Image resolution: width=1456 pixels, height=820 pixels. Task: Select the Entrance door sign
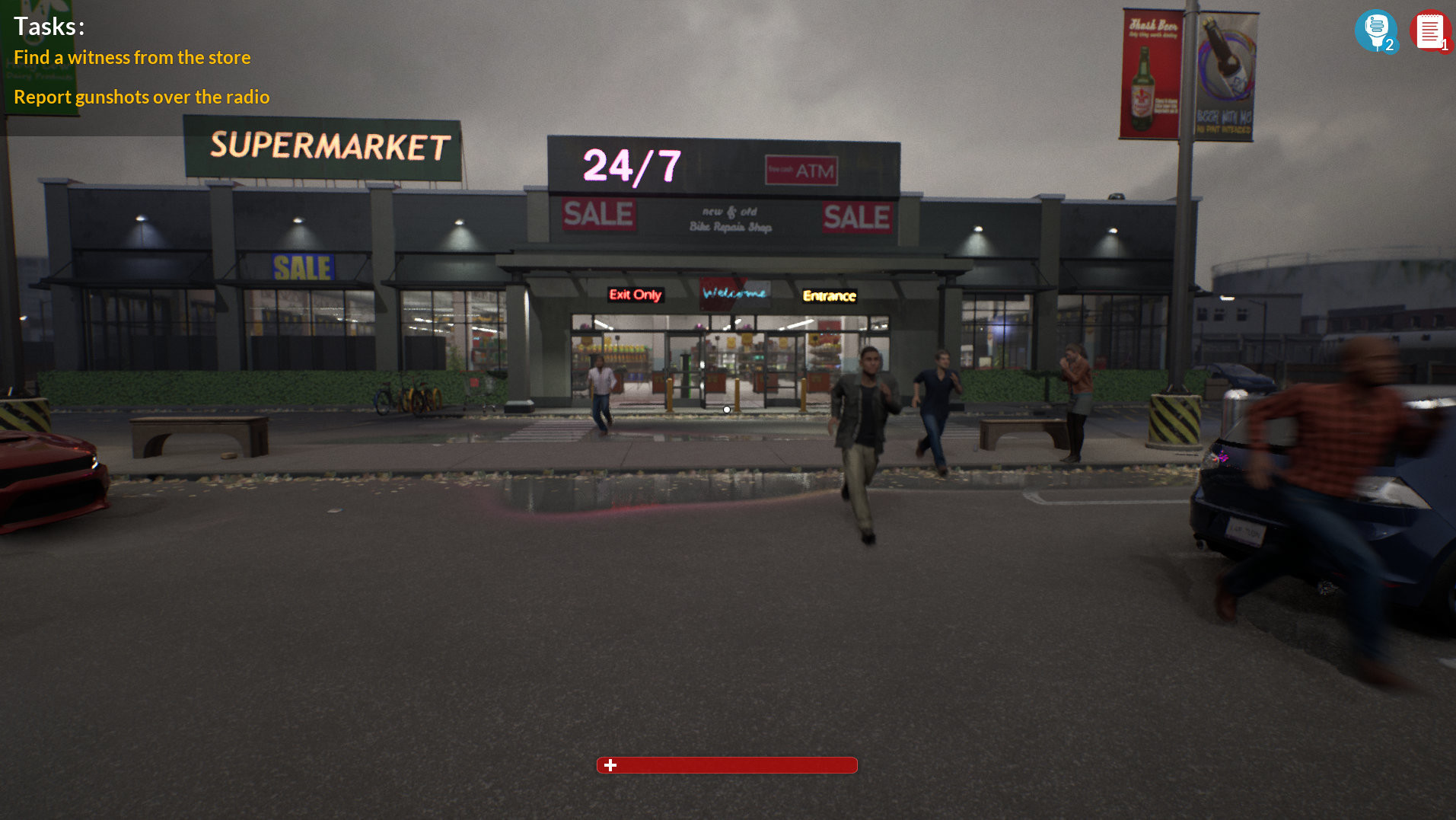coord(830,296)
